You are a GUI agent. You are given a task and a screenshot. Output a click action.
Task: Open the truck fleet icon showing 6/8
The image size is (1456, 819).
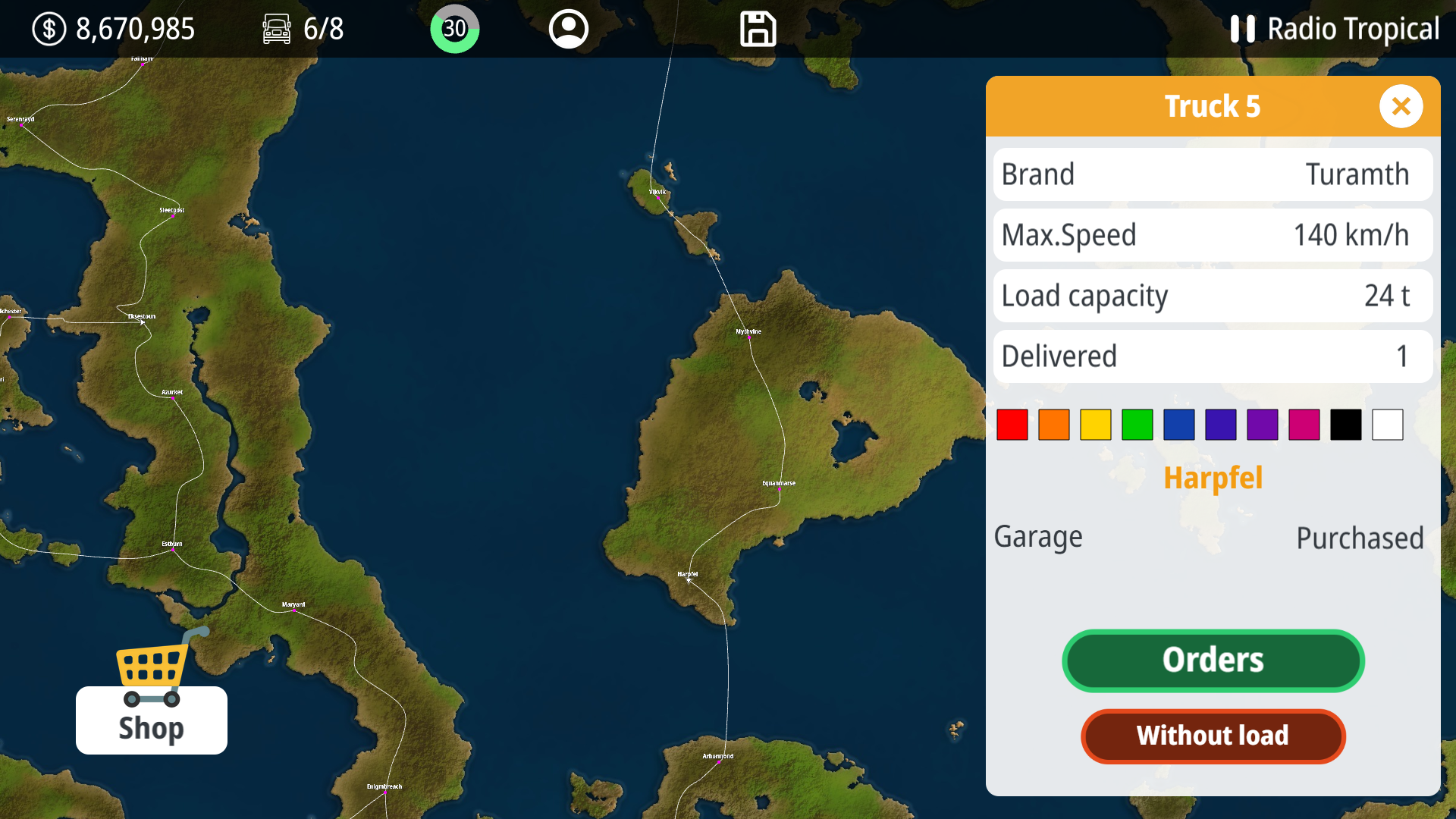tap(276, 29)
